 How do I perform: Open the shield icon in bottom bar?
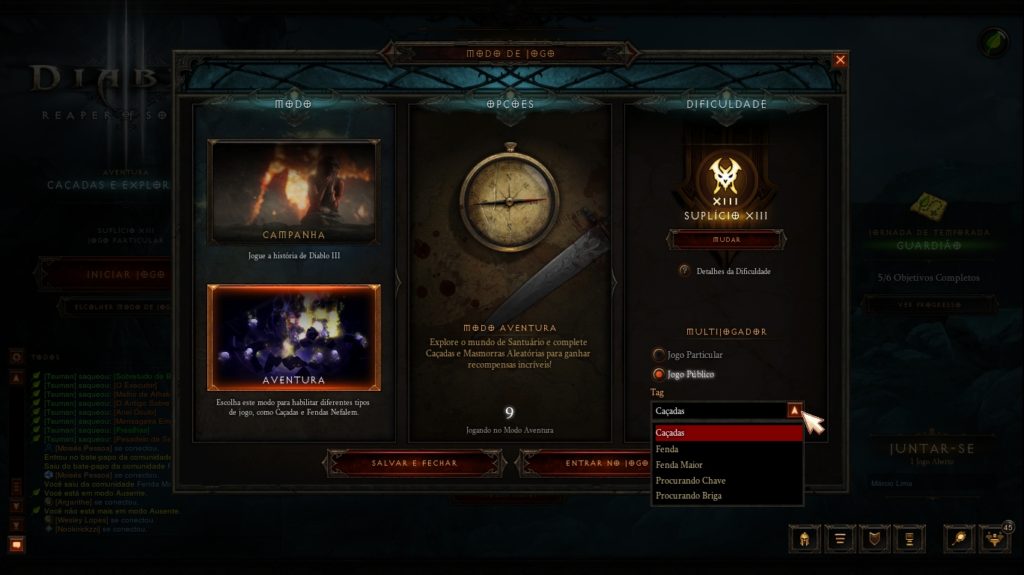click(875, 539)
